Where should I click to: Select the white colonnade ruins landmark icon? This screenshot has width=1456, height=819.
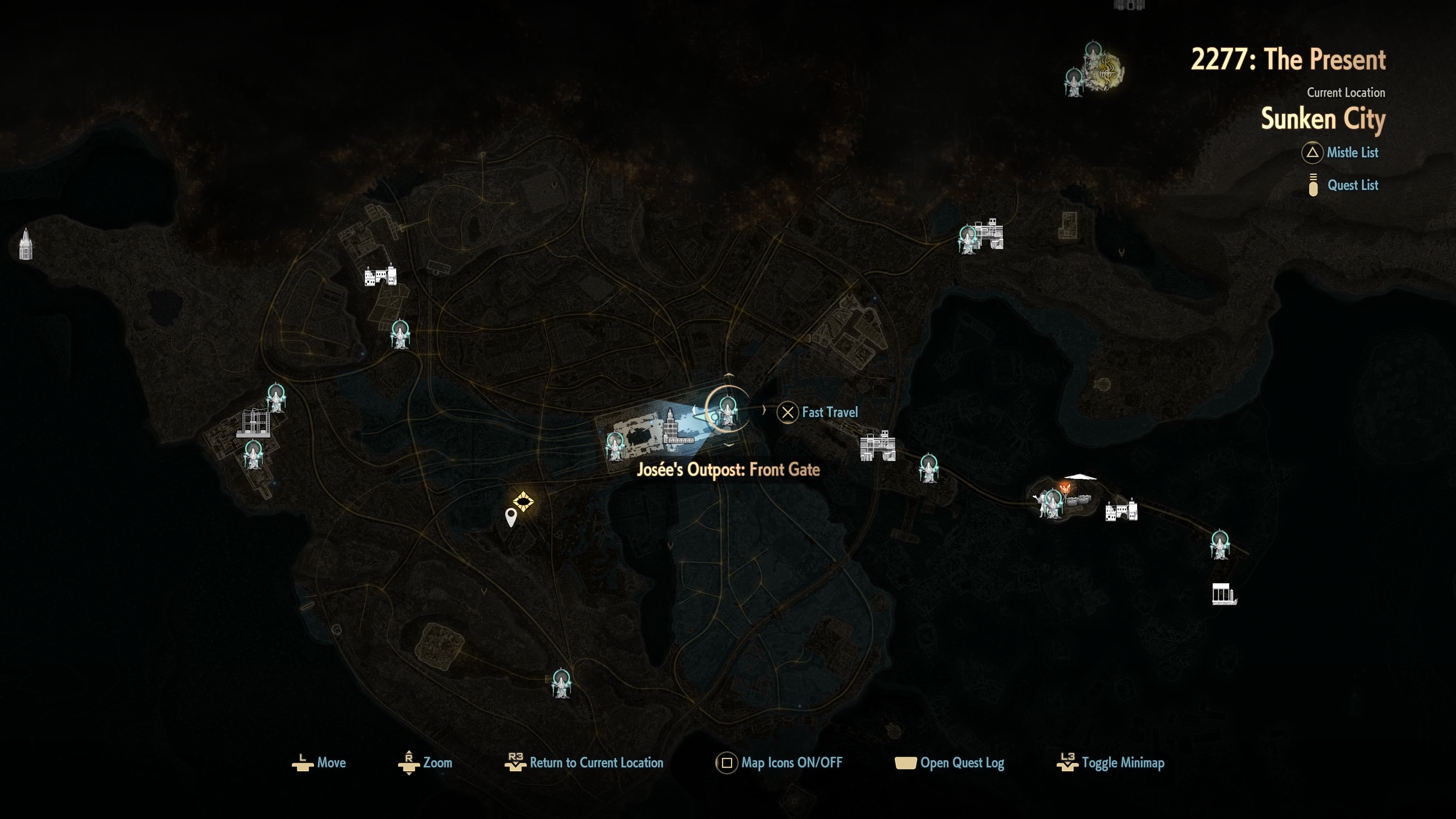pyautogui.click(x=1224, y=595)
